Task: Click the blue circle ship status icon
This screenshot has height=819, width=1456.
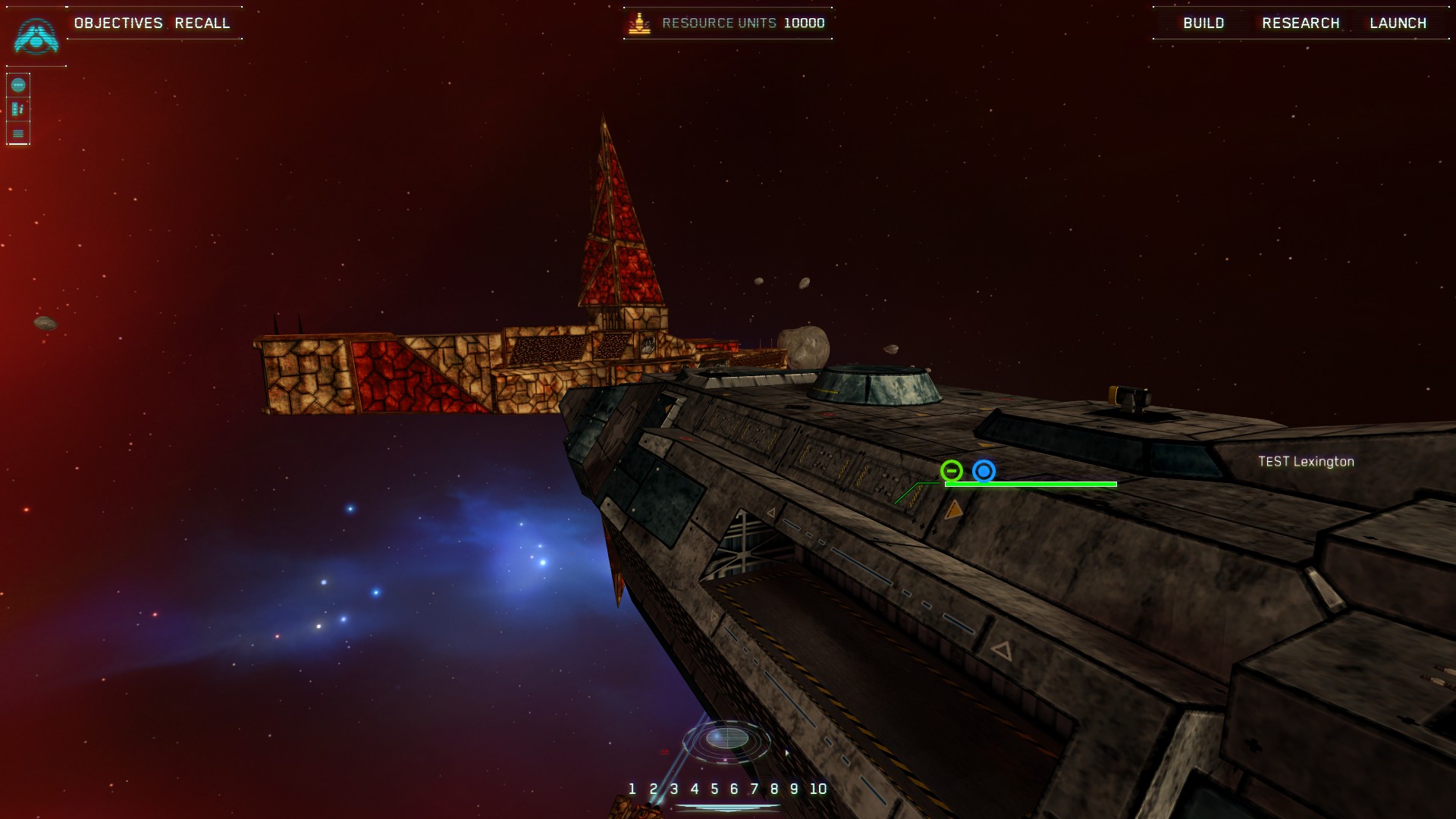Action: pyautogui.click(x=984, y=471)
